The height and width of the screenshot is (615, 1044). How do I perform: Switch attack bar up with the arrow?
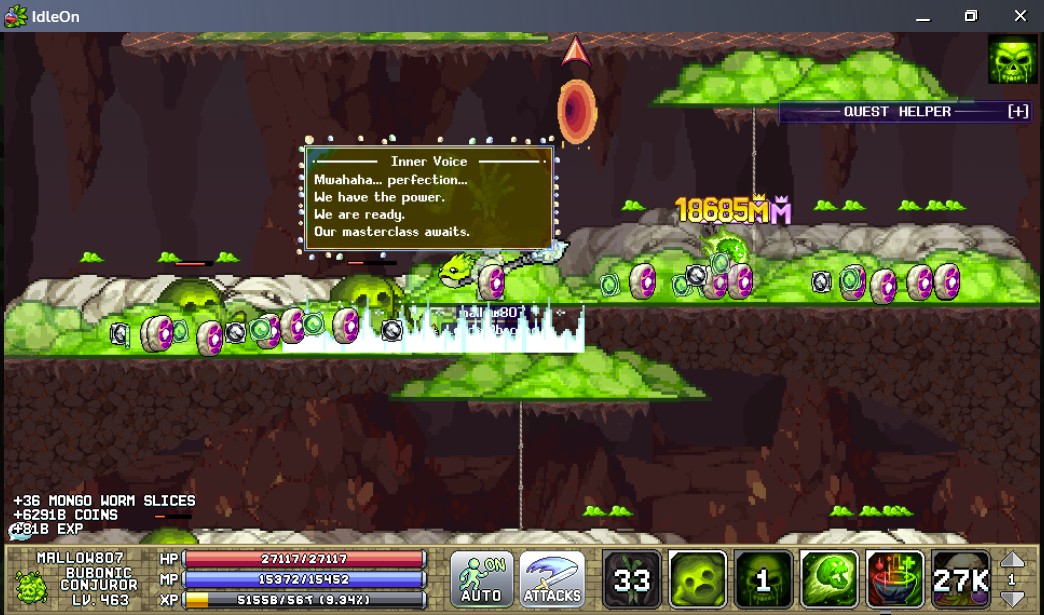coord(1012,561)
